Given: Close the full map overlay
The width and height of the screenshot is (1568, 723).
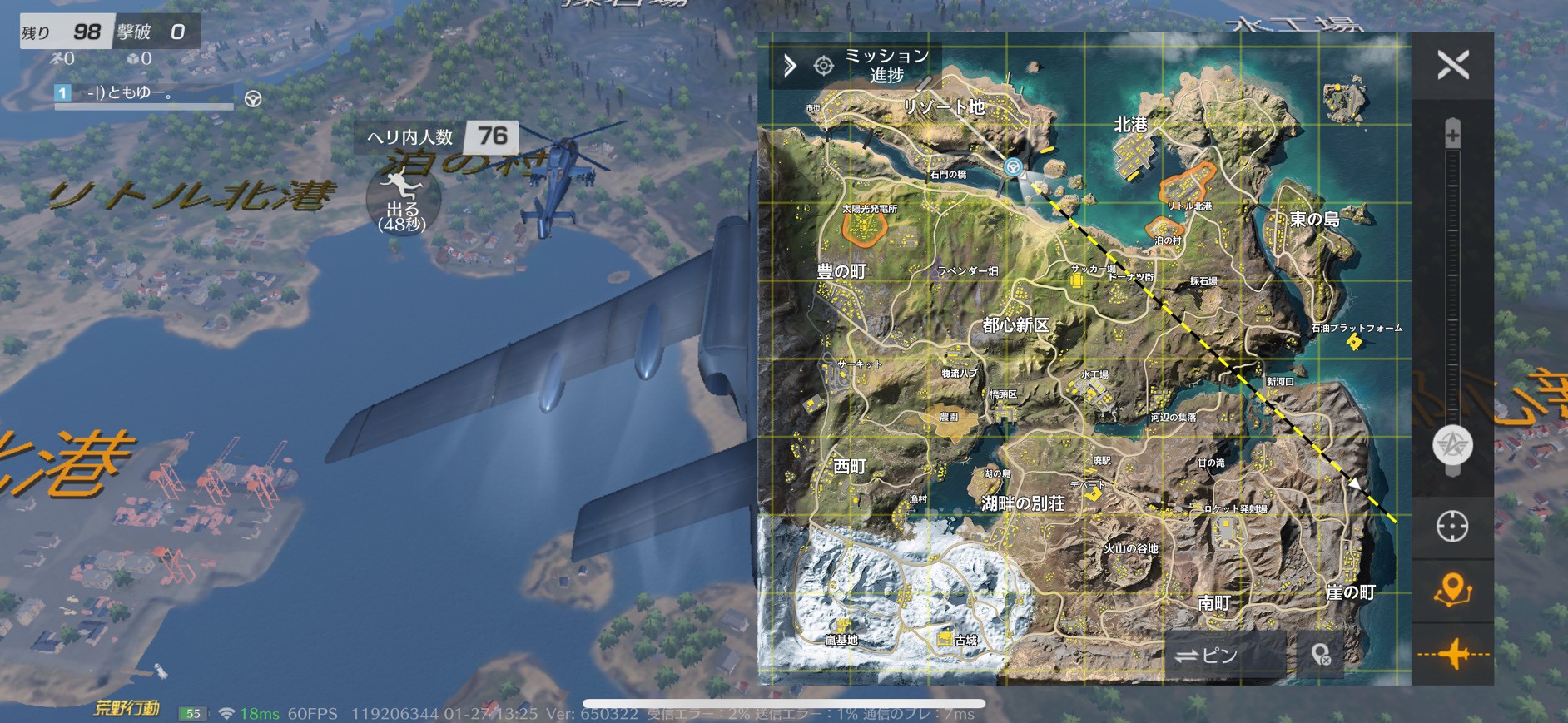Looking at the screenshot, I should click(x=1453, y=65).
